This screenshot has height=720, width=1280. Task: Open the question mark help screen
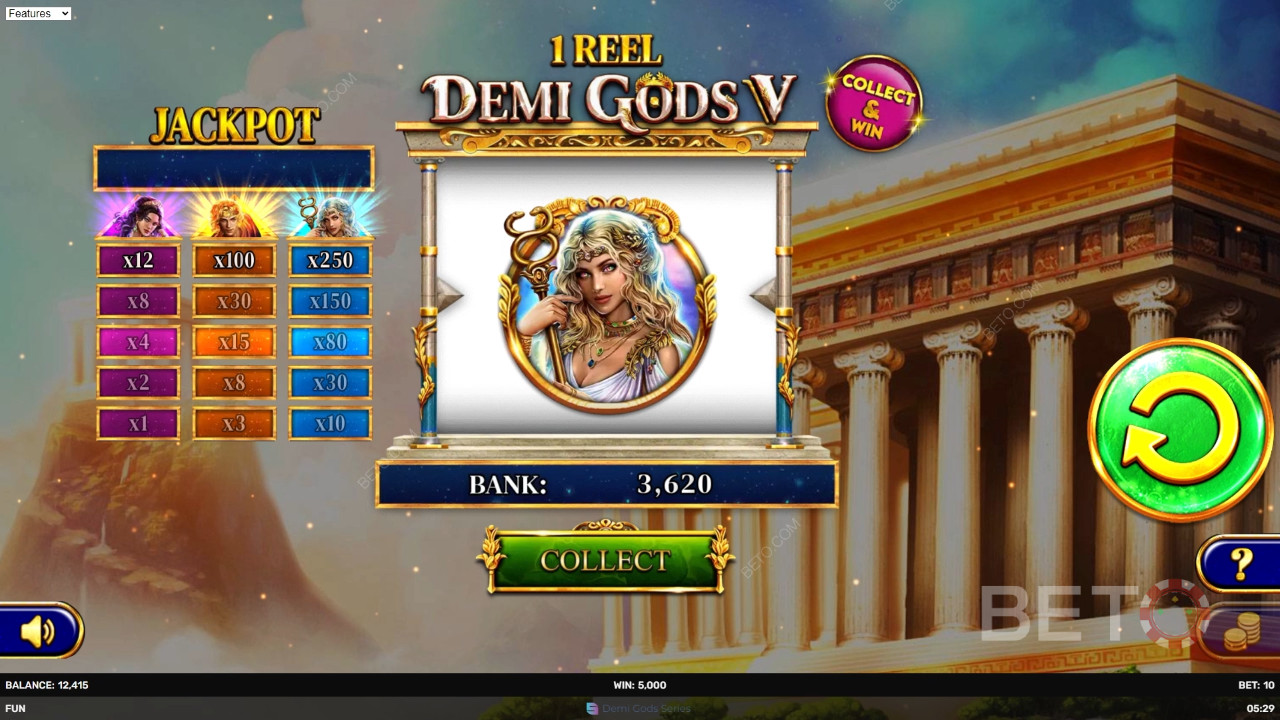click(1241, 564)
